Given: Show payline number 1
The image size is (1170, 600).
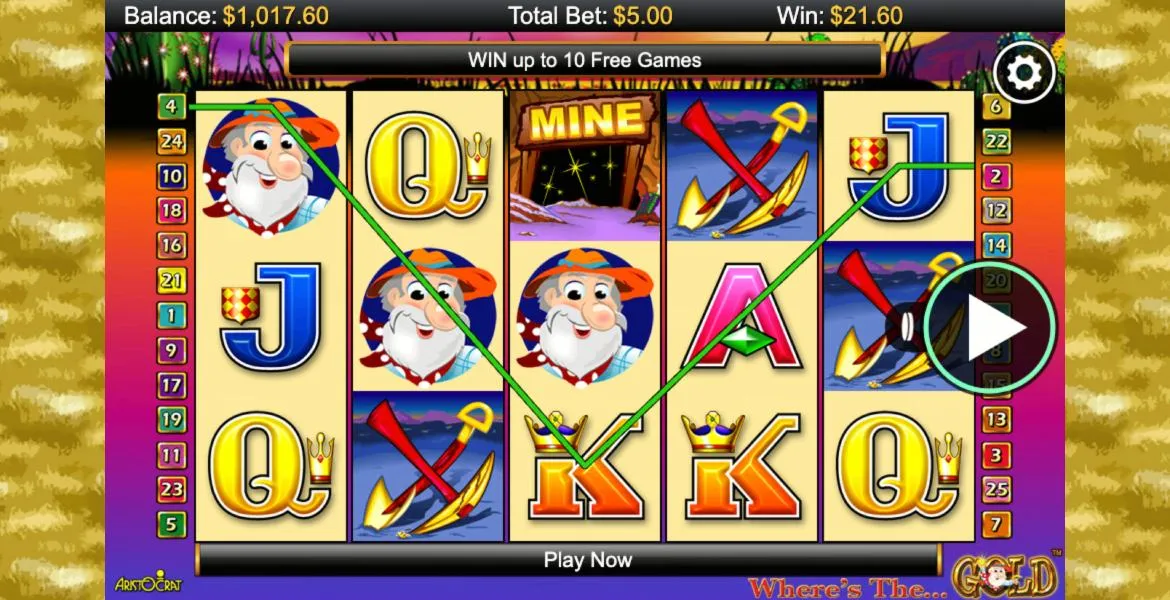Looking at the screenshot, I should 171,315.
